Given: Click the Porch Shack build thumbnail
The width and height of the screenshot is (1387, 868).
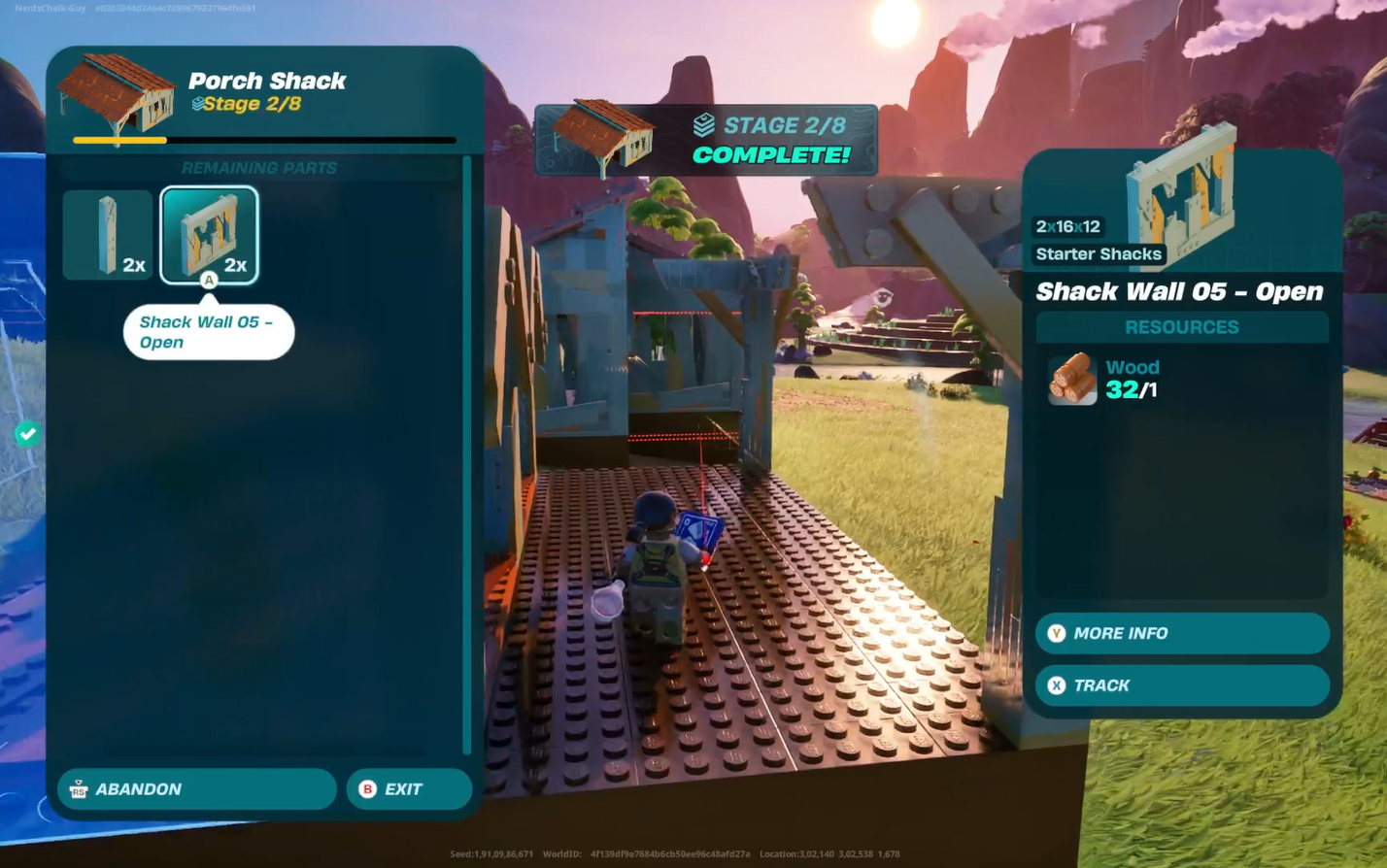Looking at the screenshot, I should [117, 95].
